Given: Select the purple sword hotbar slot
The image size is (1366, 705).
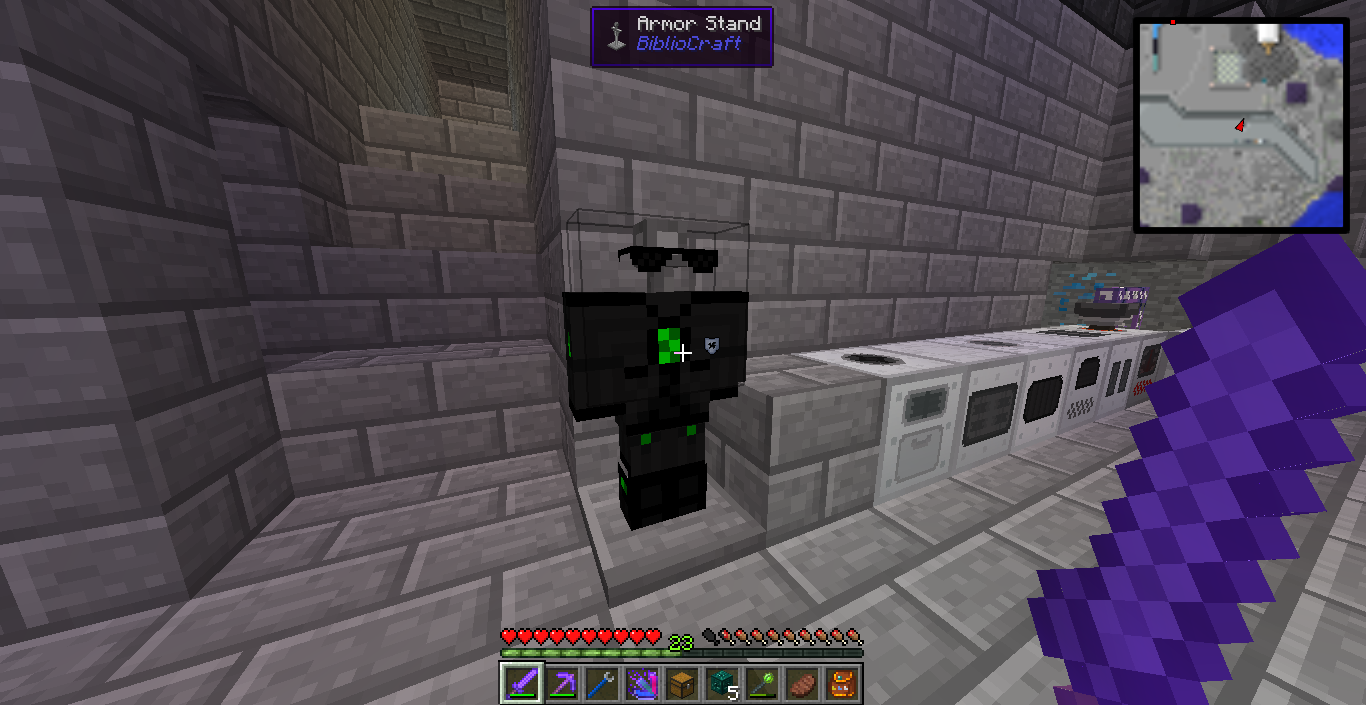Looking at the screenshot, I should coord(521,683).
